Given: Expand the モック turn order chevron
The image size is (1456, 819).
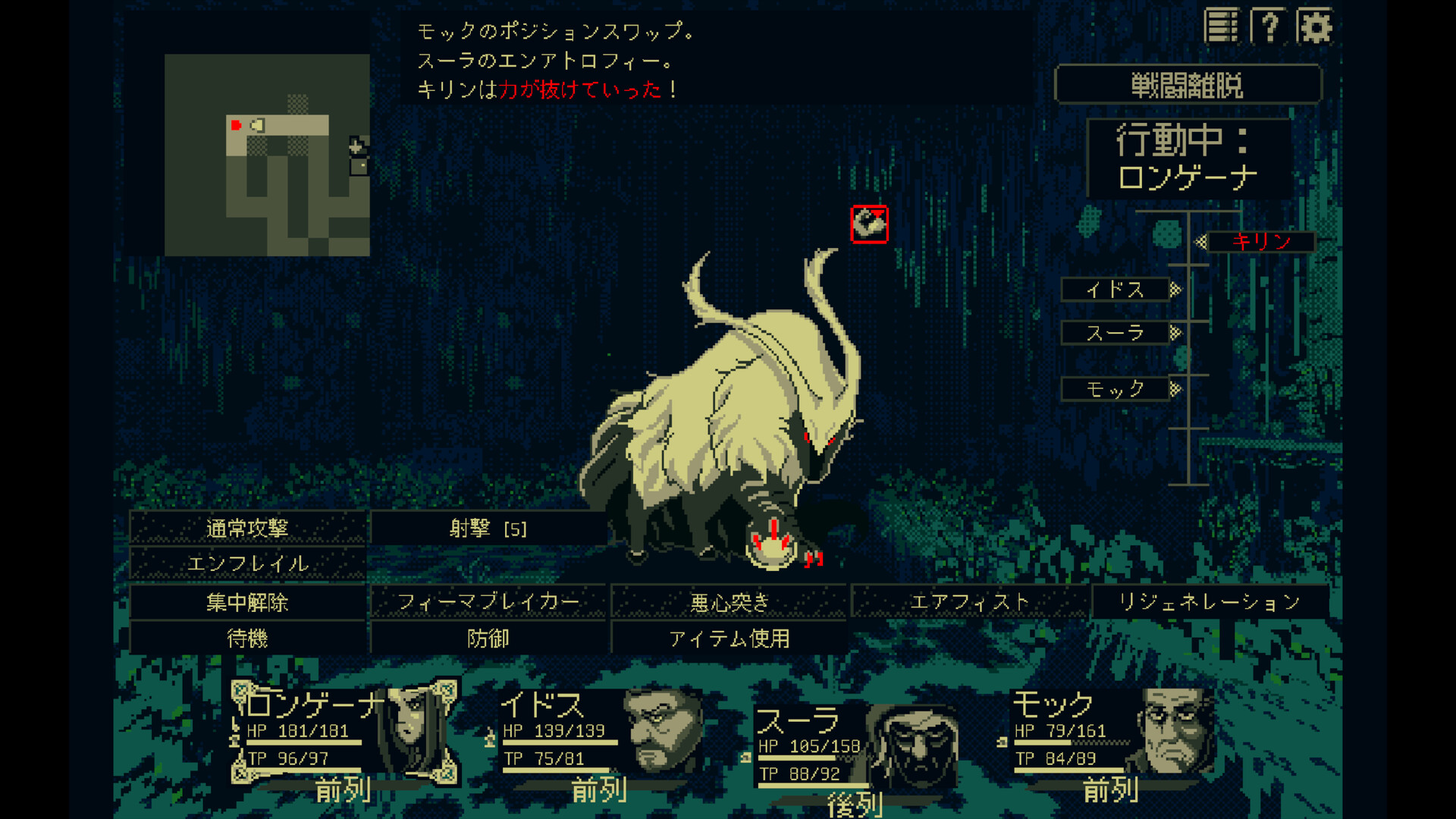Looking at the screenshot, I should pos(1176,390).
